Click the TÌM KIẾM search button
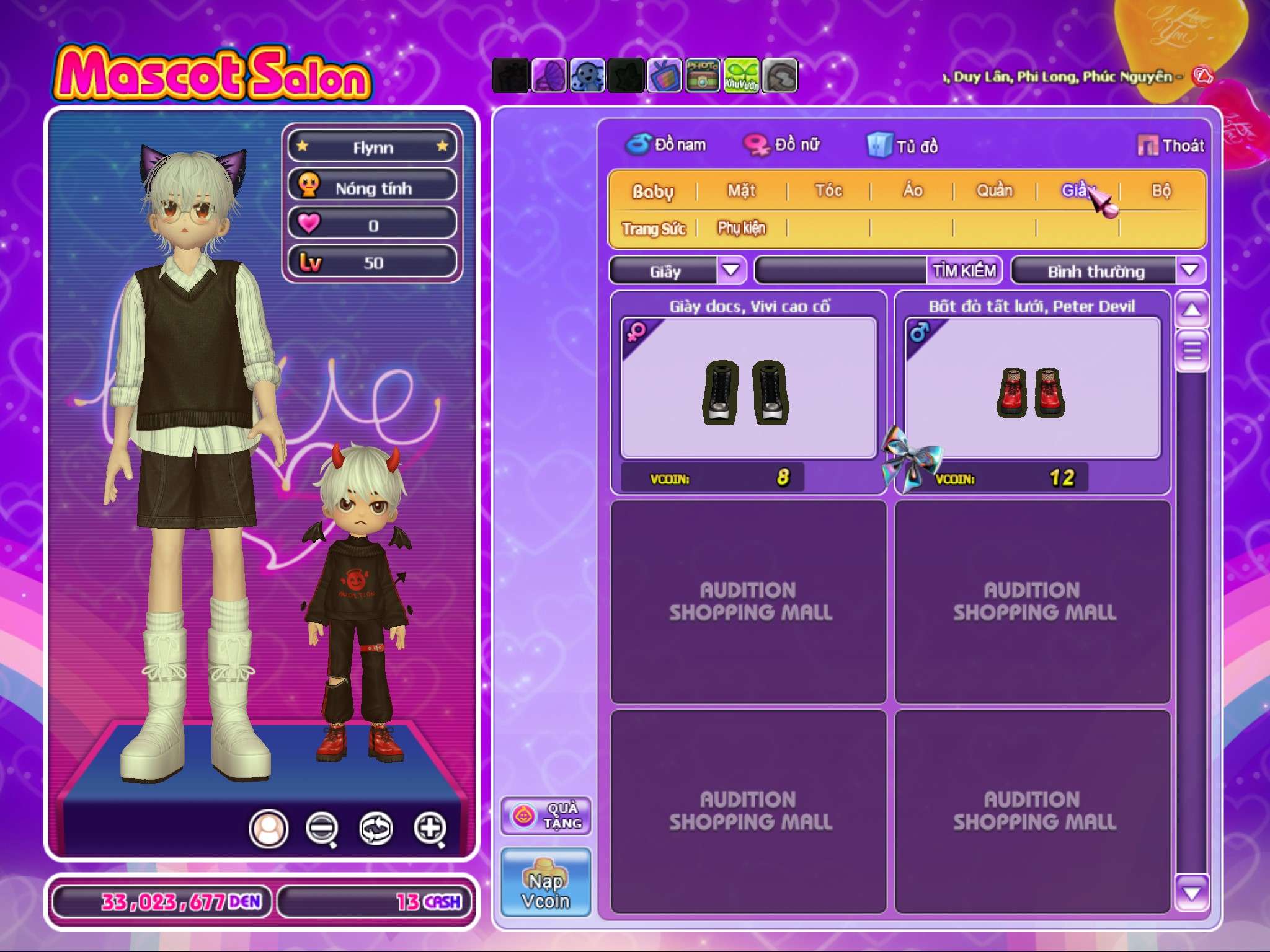 point(964,271)
